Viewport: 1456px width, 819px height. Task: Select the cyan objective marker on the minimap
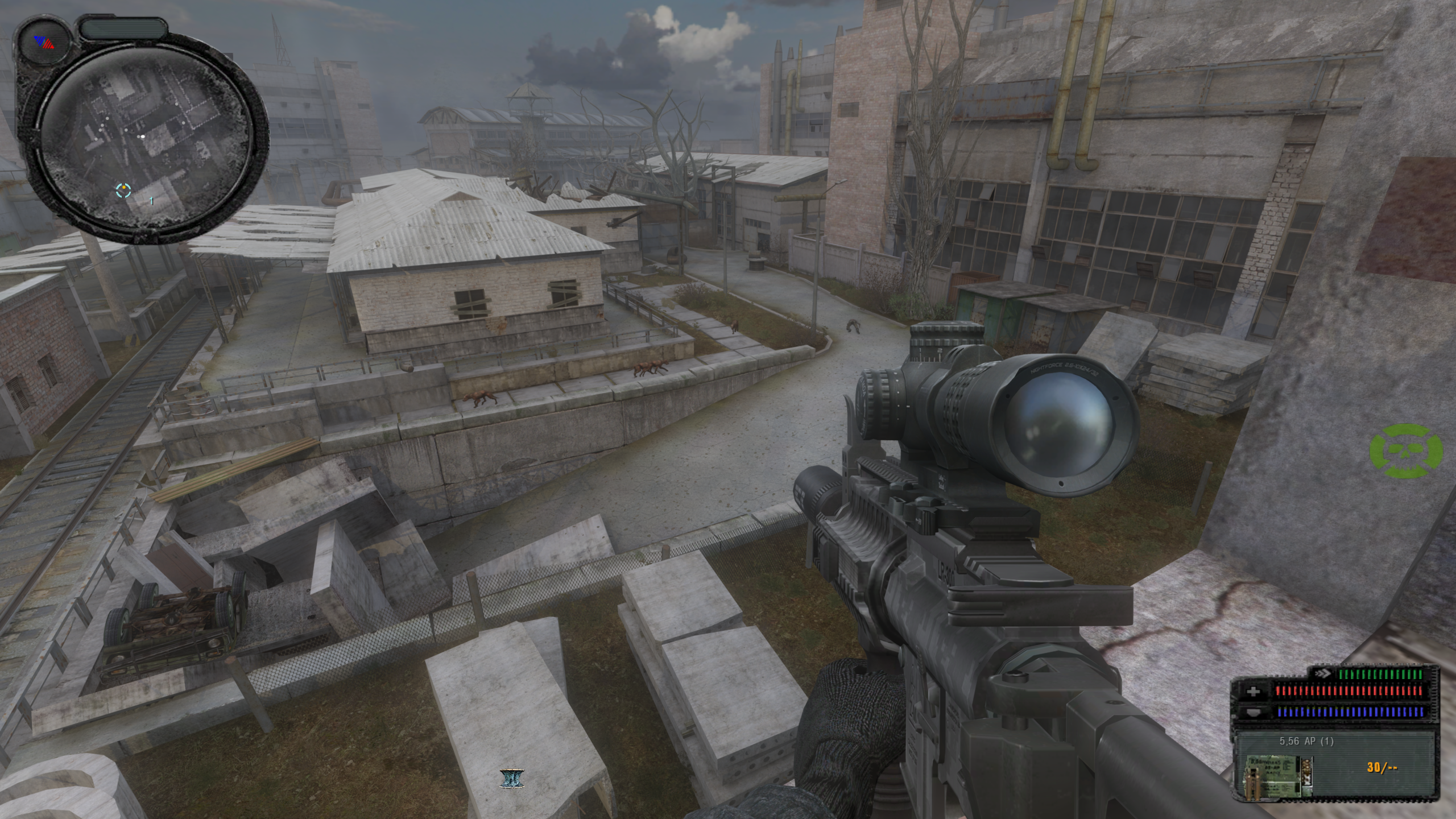[x=123, y=191]
